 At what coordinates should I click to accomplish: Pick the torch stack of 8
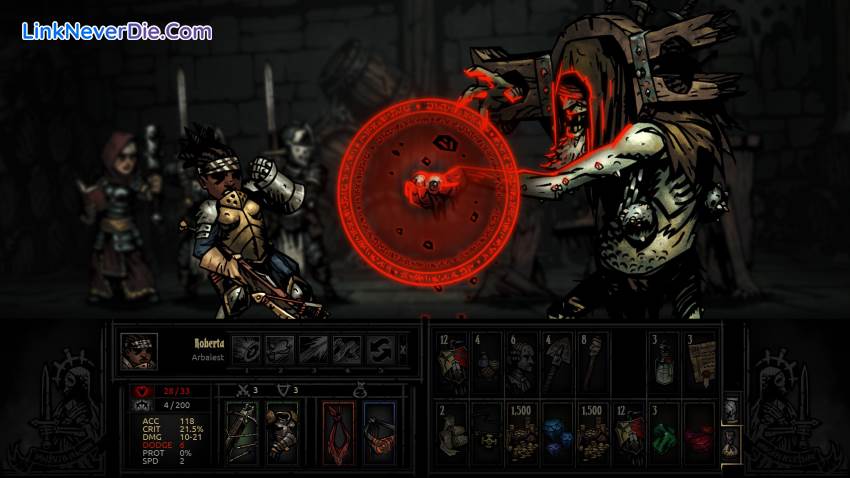[x=592, y=362]
